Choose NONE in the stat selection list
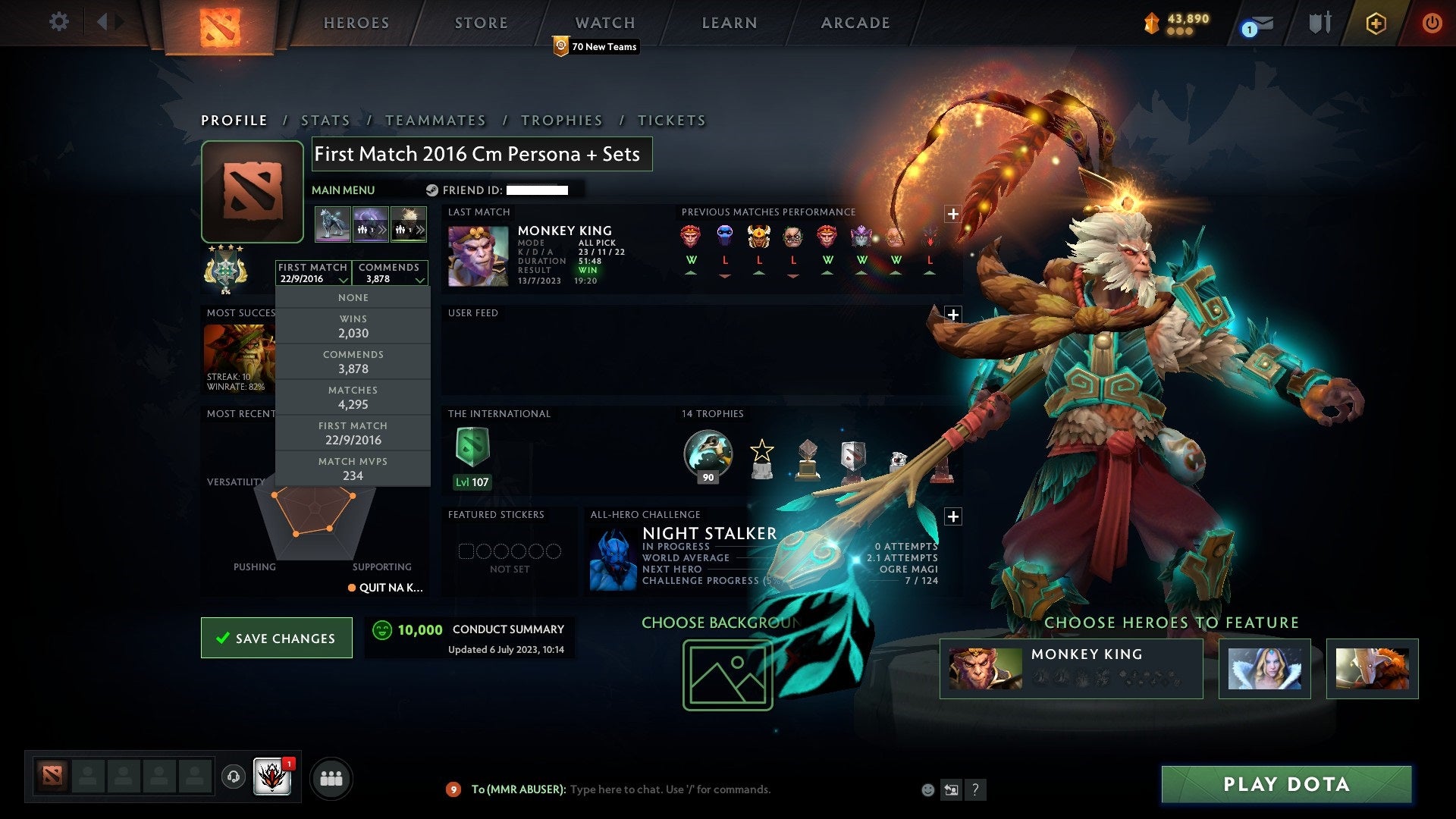Screen dimensions: 1456x819 (353, 297)
